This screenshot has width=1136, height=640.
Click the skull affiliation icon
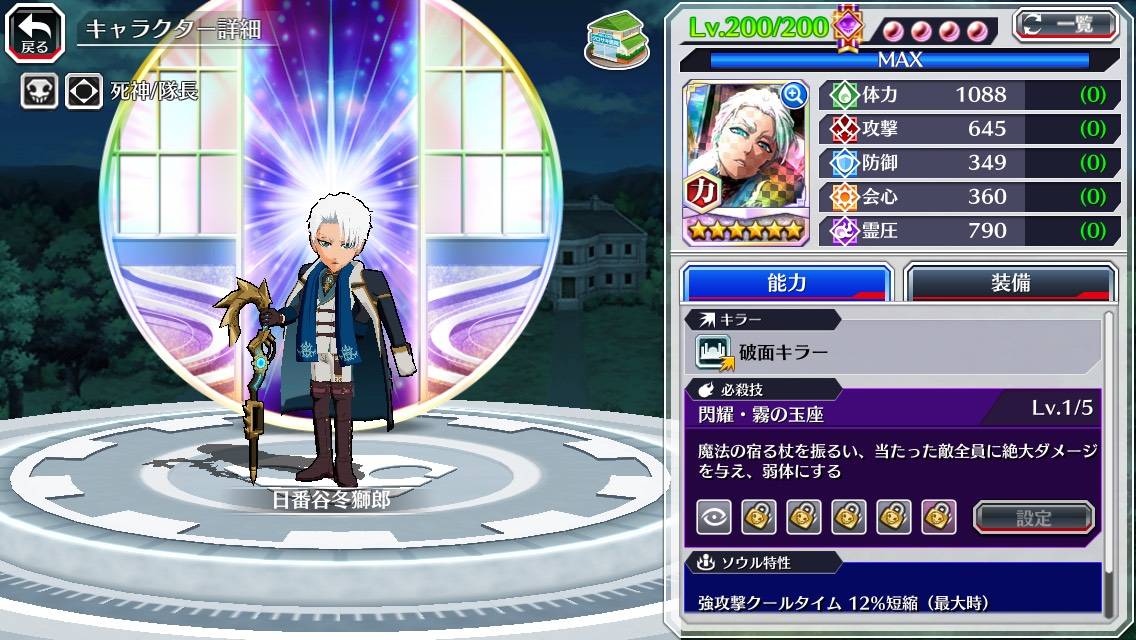[40, 92]
